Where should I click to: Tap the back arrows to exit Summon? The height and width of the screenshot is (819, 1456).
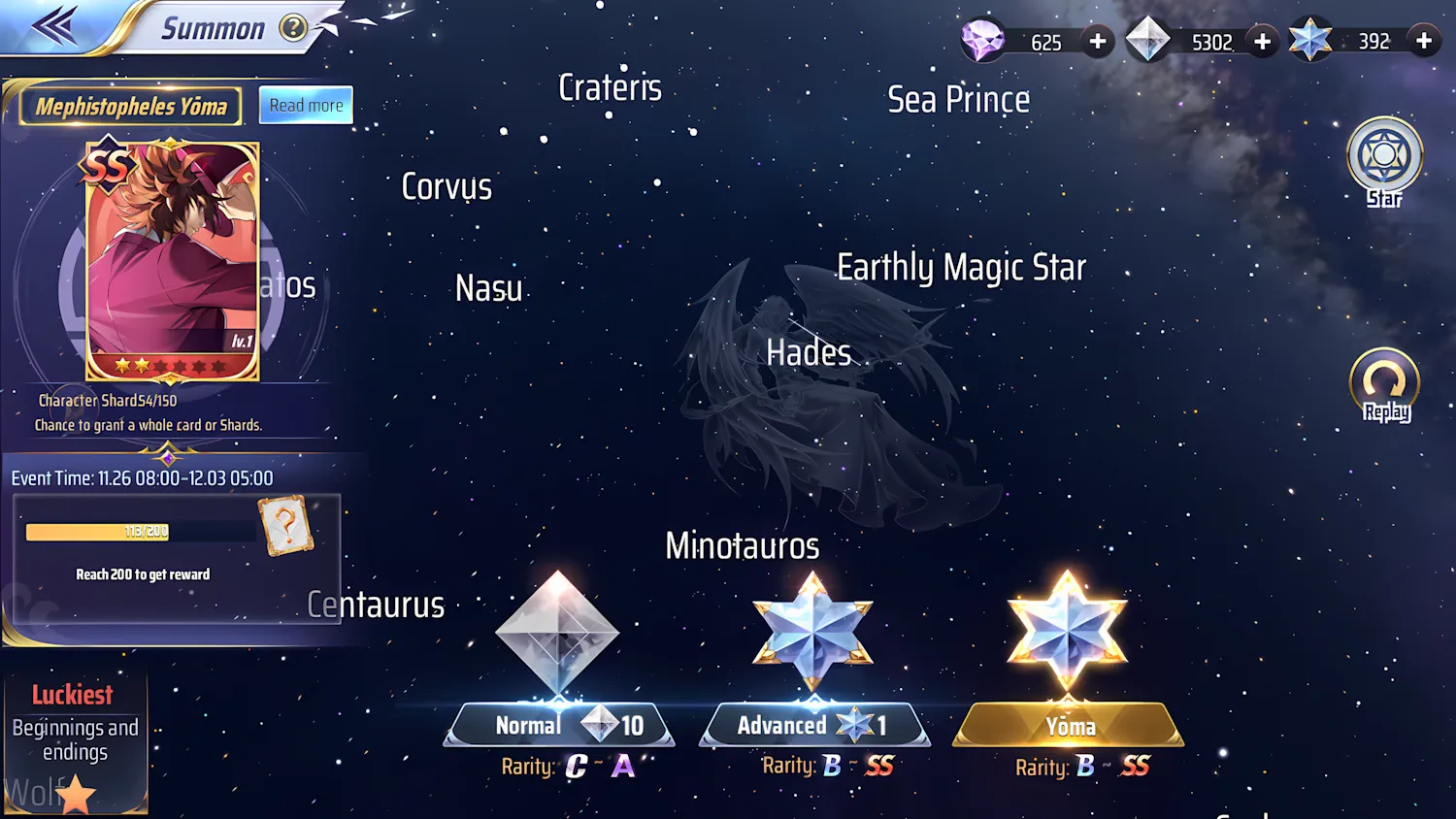pos(55,26)
